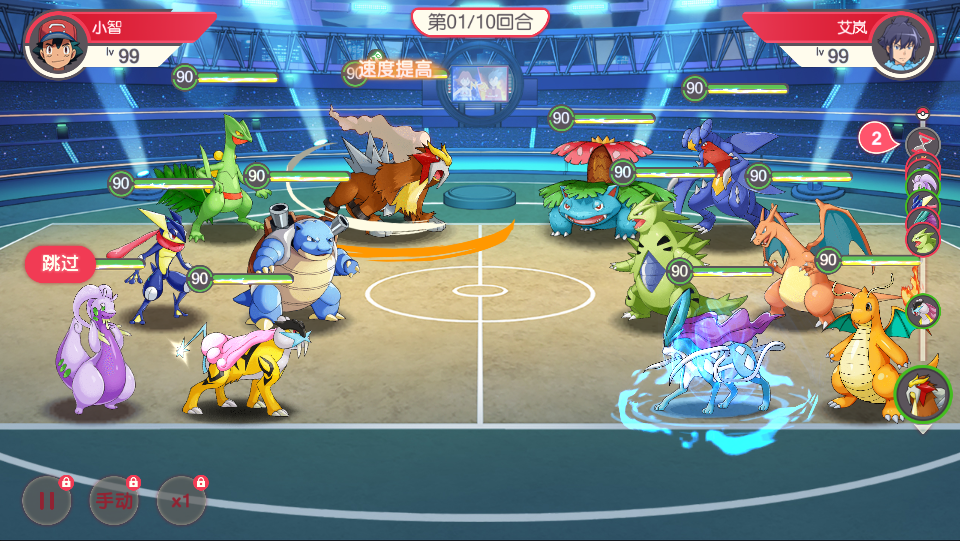Click the hourglass icon in the turn queue
960x541 pixels.
[923, 143]
